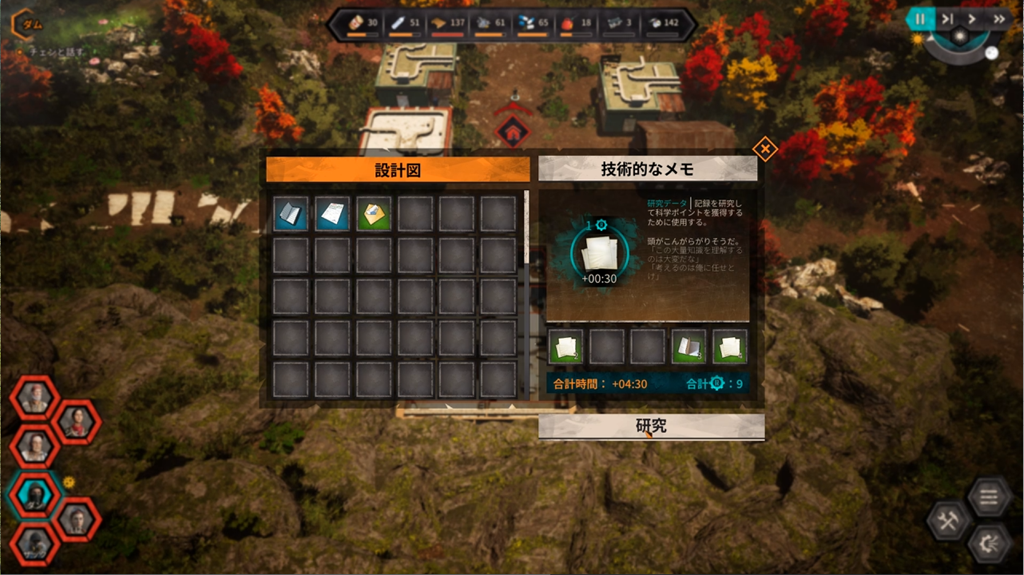Set normal play speed
The image size is (1024, 575).
tap(972, 18)
